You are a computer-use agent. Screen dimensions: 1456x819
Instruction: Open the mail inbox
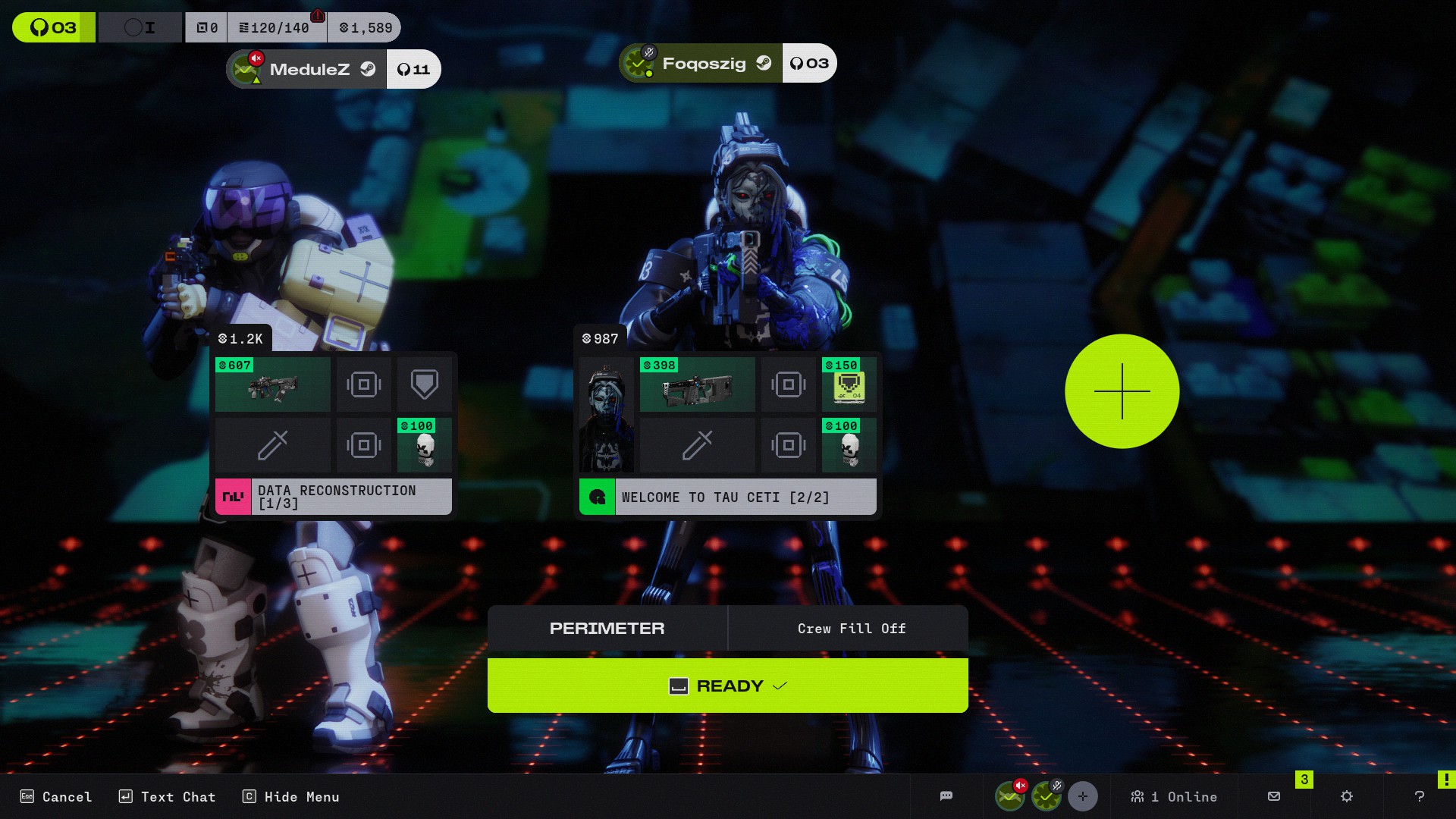[1274, 796]
